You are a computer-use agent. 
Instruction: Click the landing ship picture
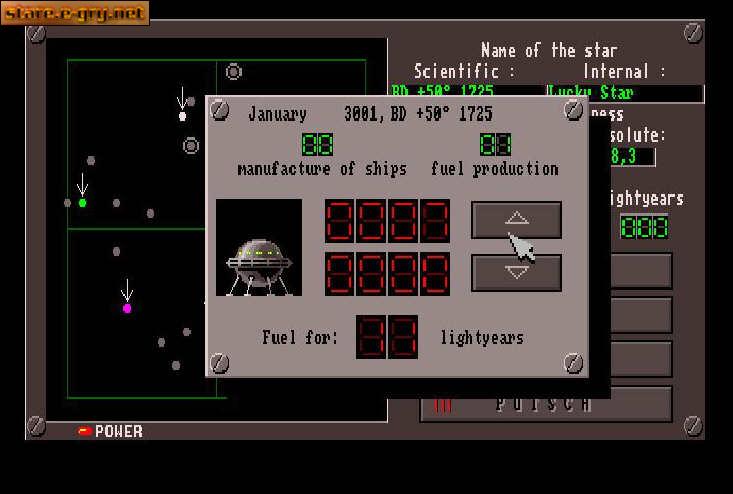click(x=259, y=248)
